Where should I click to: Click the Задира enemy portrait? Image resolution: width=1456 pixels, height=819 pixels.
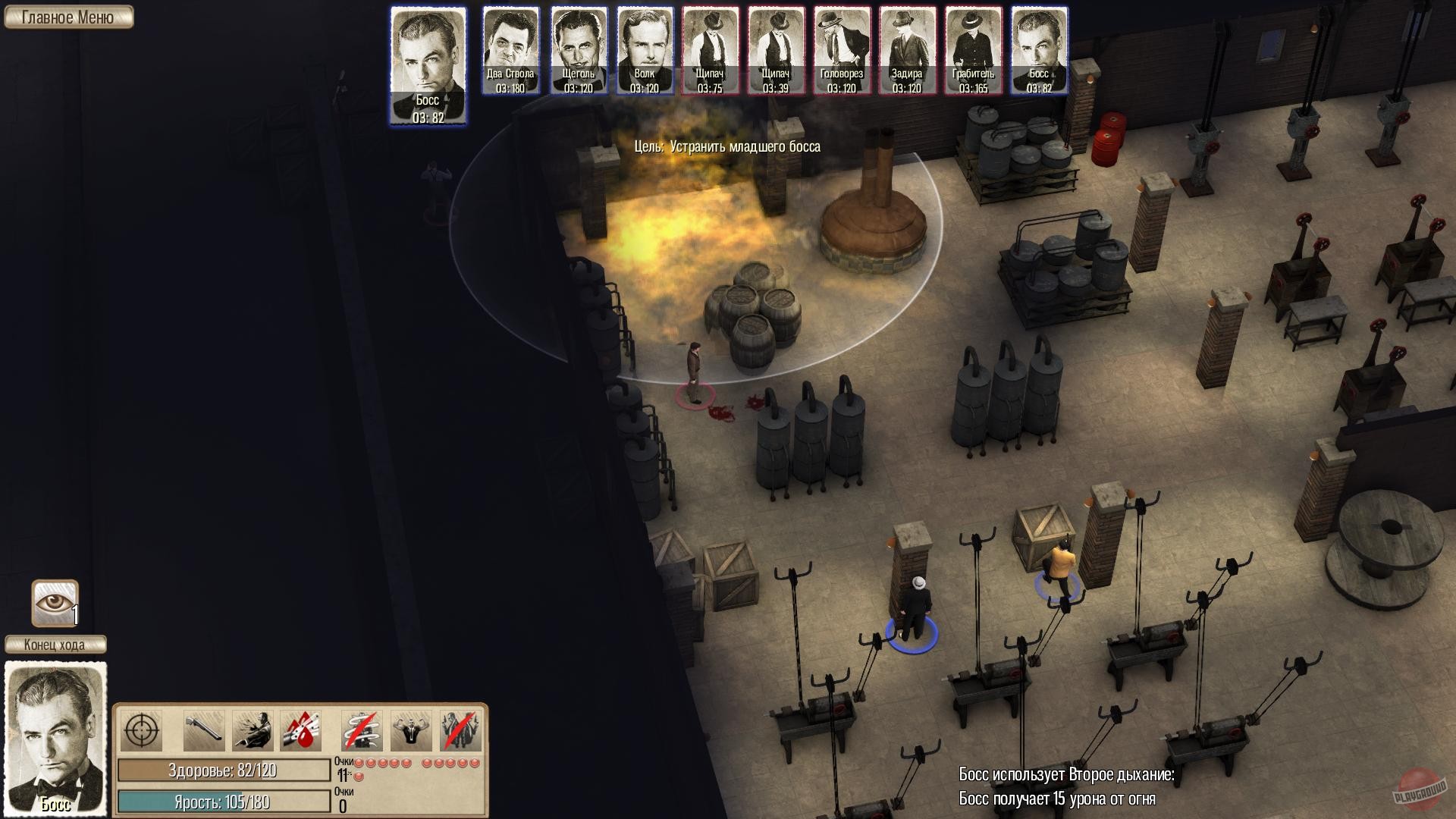907,51
